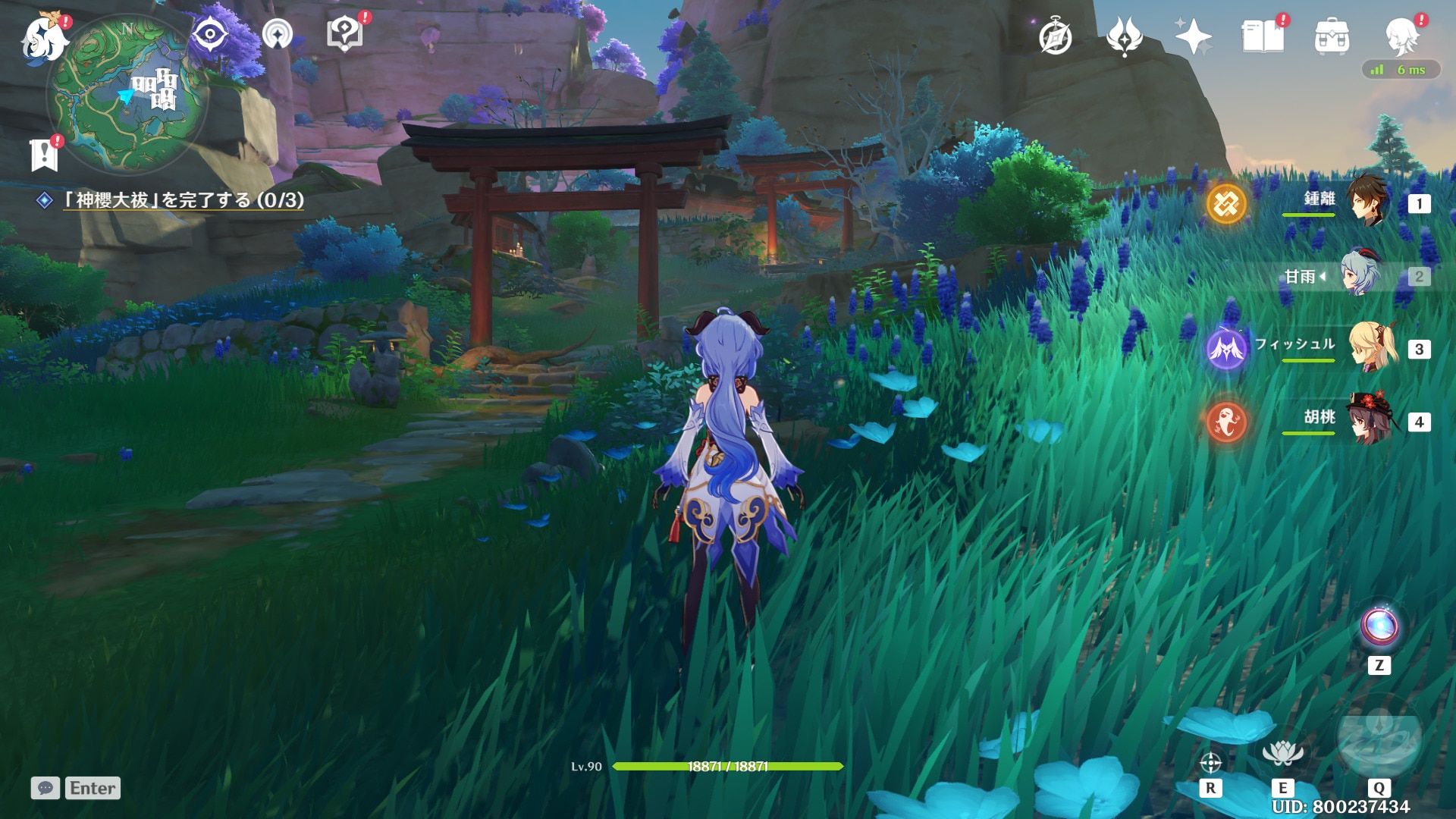Use the purple orb gadget

click(1379, 626)
